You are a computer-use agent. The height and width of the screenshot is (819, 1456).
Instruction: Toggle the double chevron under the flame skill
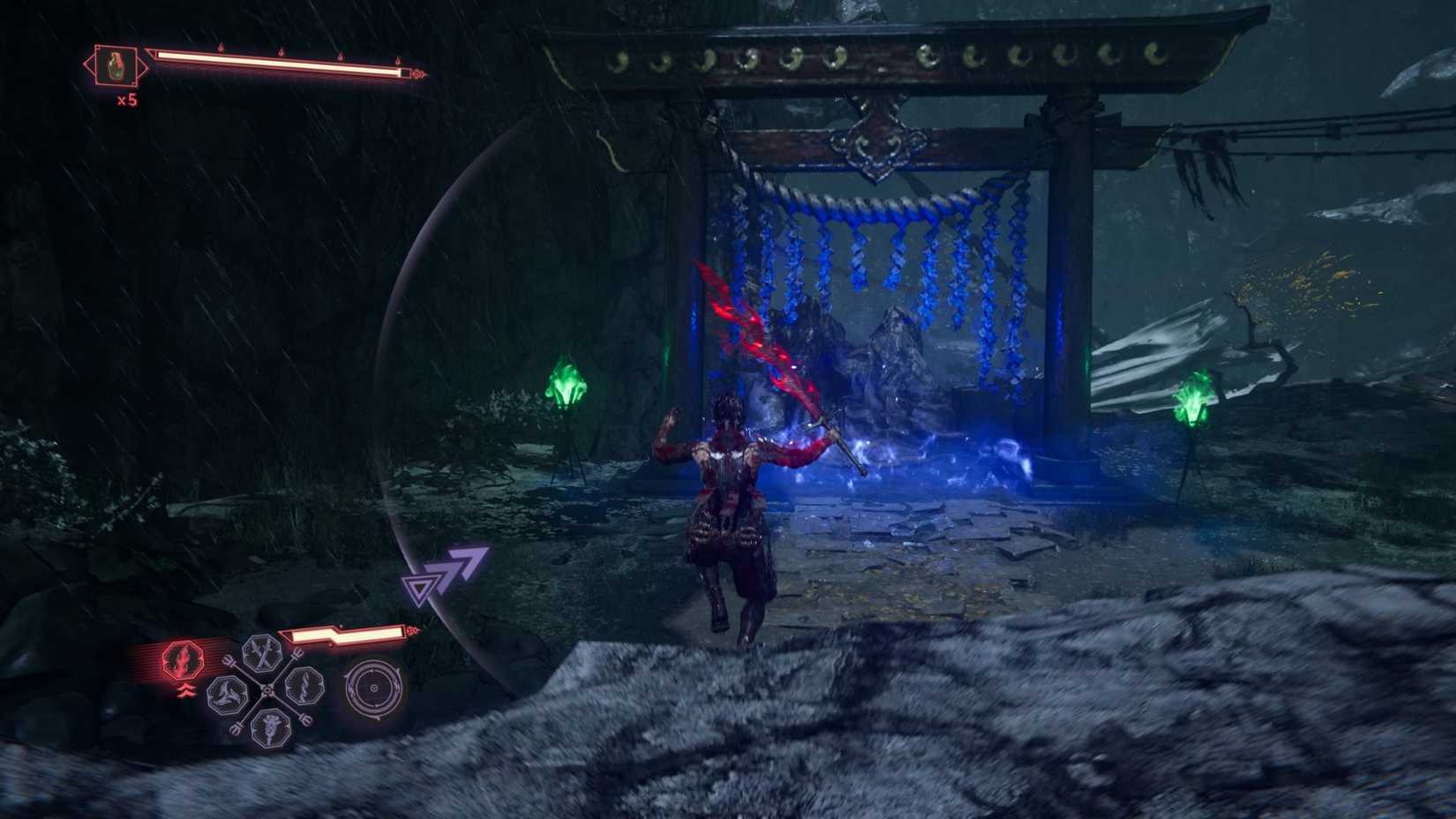point(186,690)
